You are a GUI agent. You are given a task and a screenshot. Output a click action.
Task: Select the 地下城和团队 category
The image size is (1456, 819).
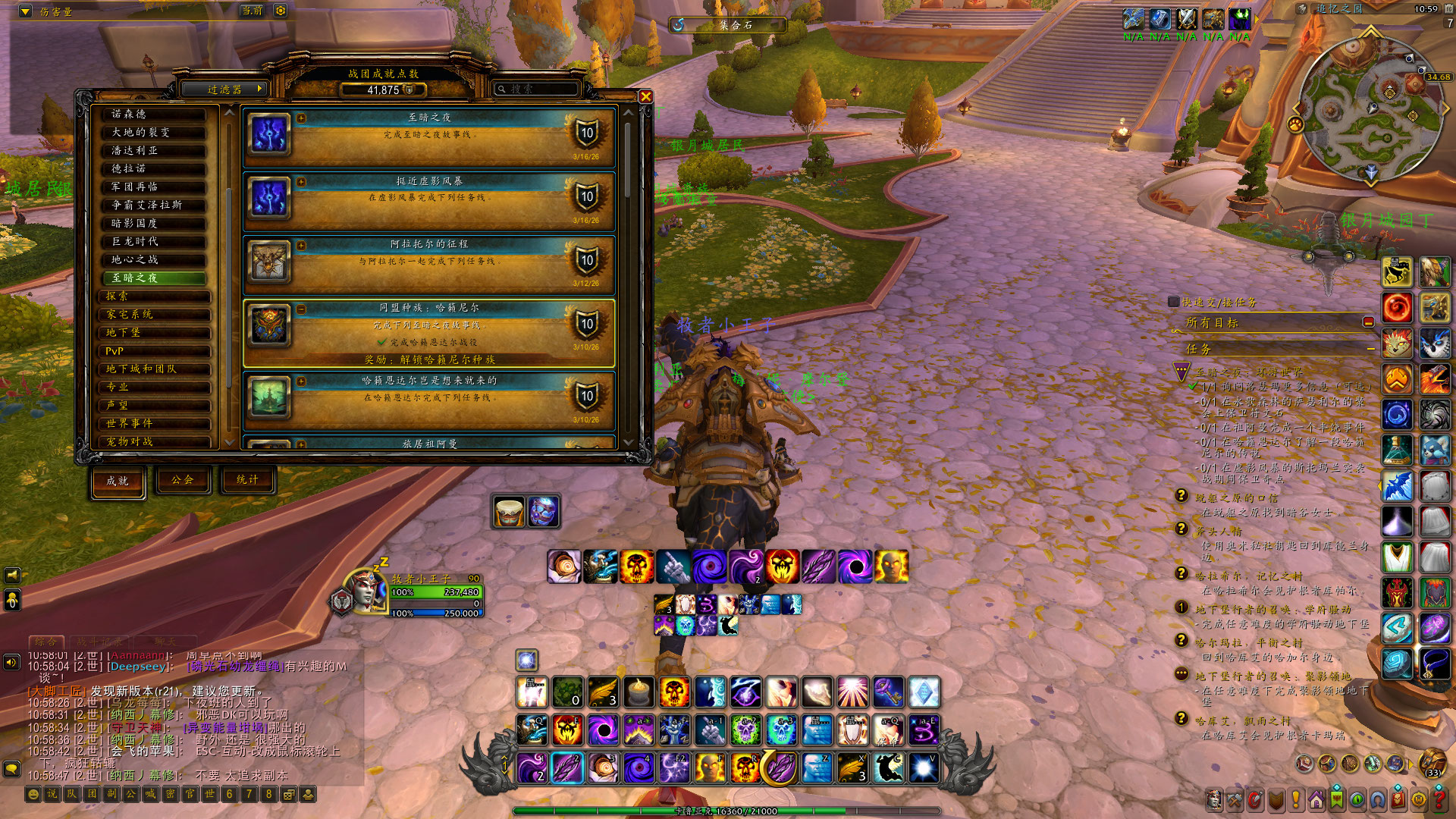click(x=154, y=369)
